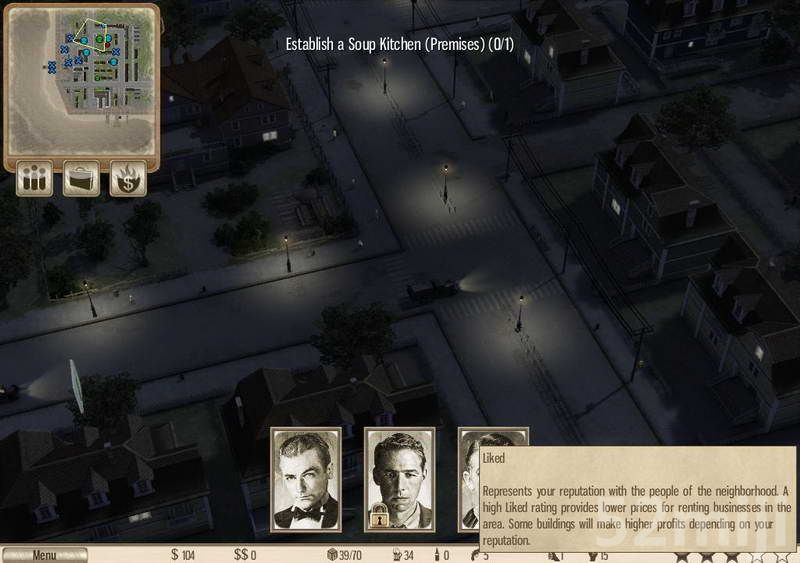Click the Soup Kitchen objective tracker text

pyautogui.click(x=407, y=44)
